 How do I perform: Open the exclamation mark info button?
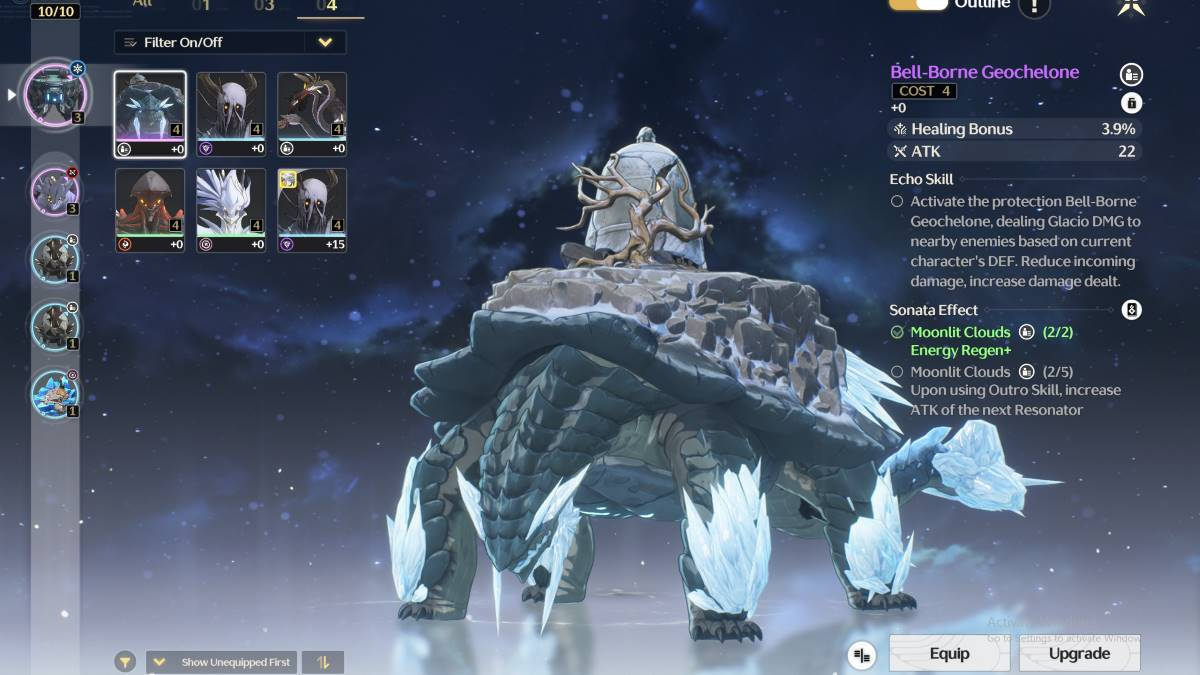(x=1034, y=6)
